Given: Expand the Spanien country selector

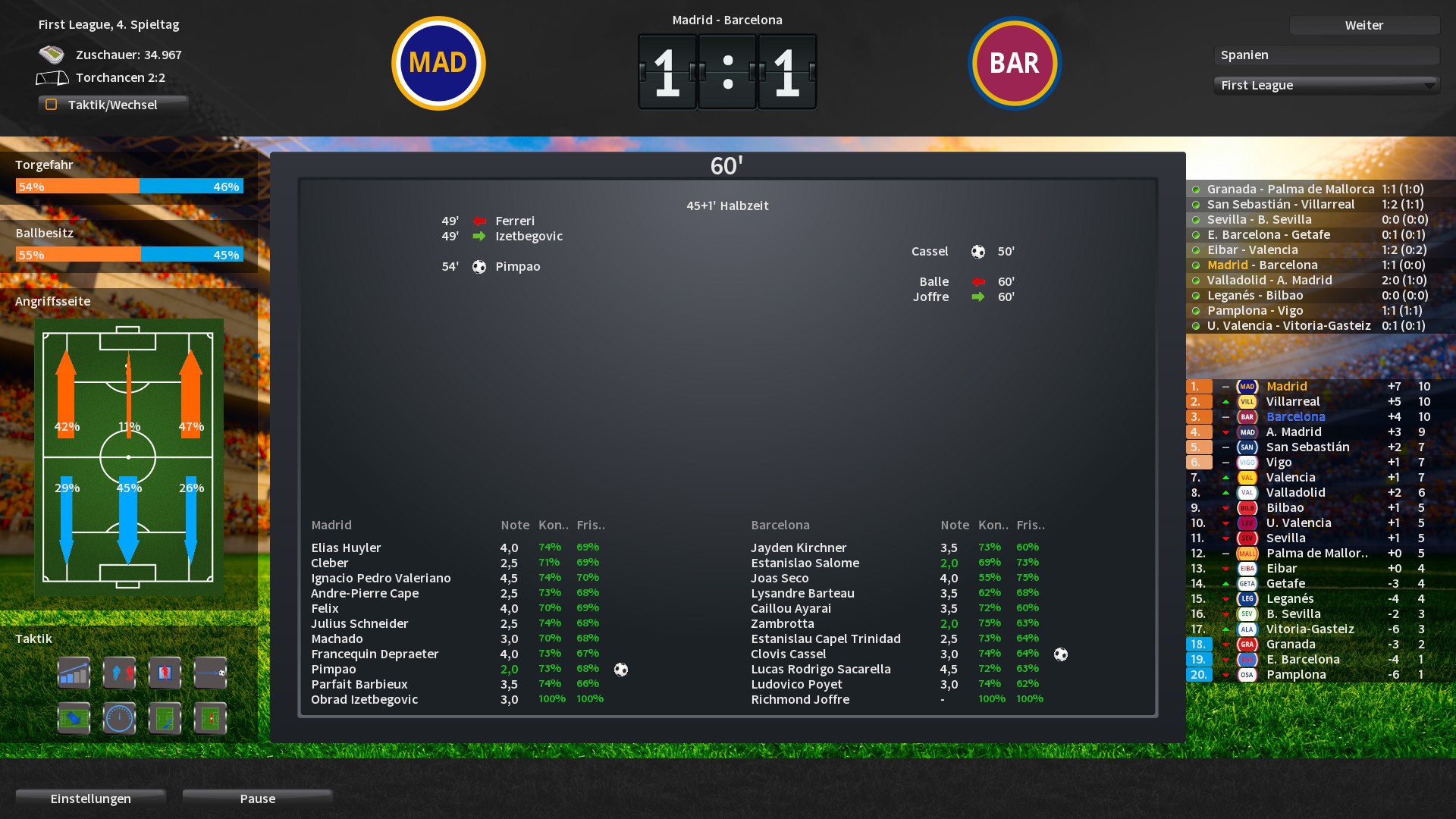Looking at the screenshot, I should pyautogui.click(x=1326, y=55).
